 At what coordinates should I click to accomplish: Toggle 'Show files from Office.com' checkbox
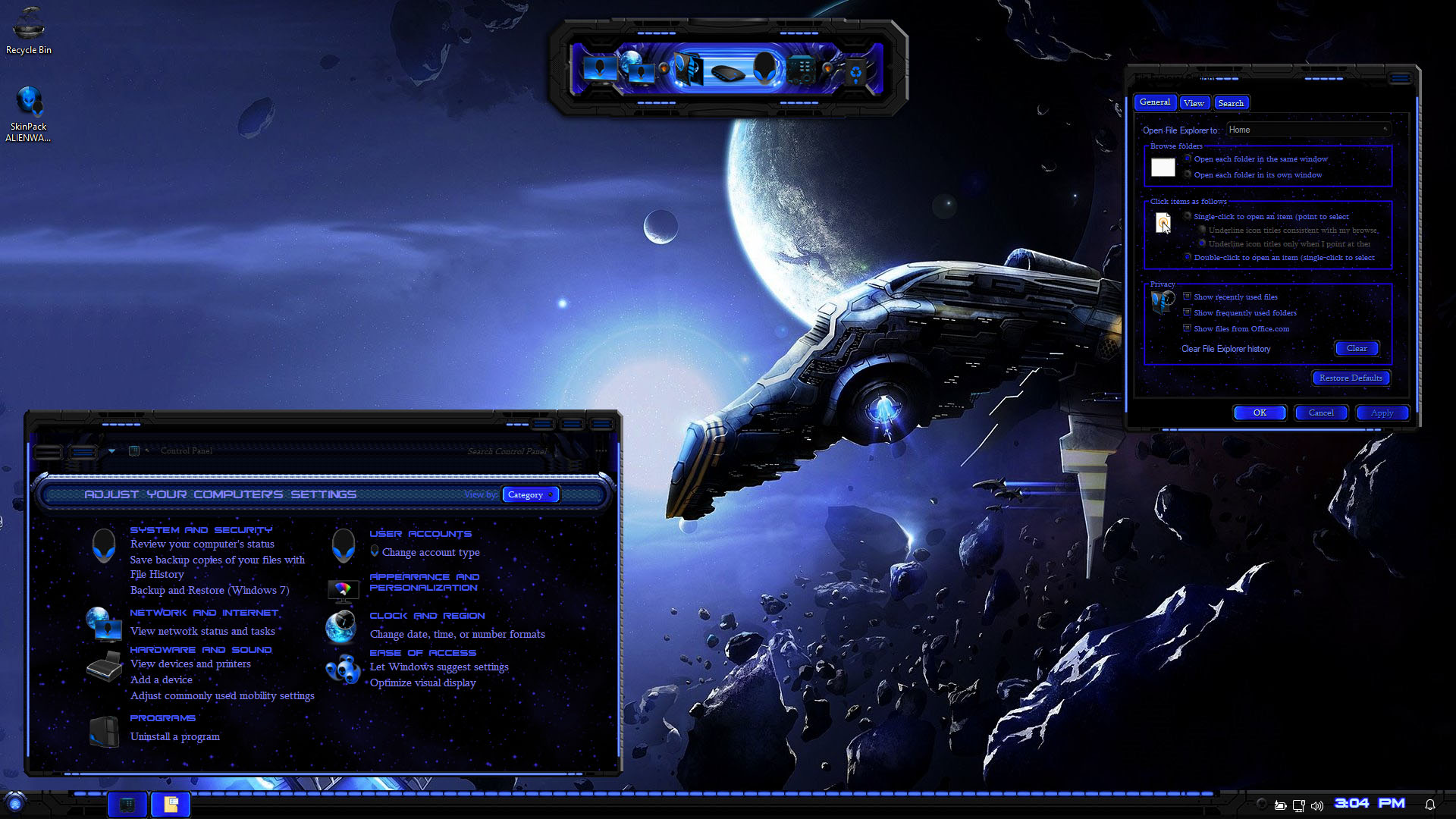tap(1188, 329)
